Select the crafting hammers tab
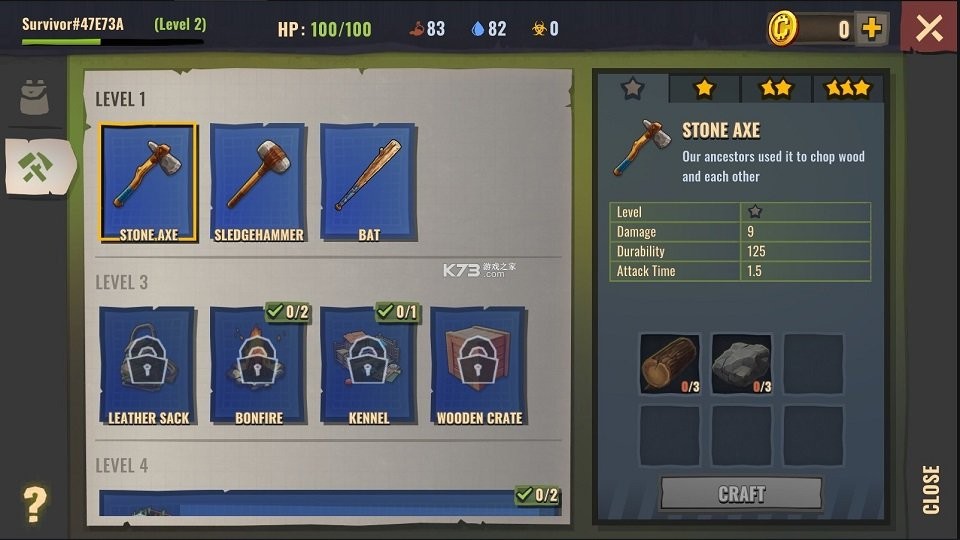Image resolution: width=960 pixels, height=540 pixels. pyautogui.click(x=38, y=166)
